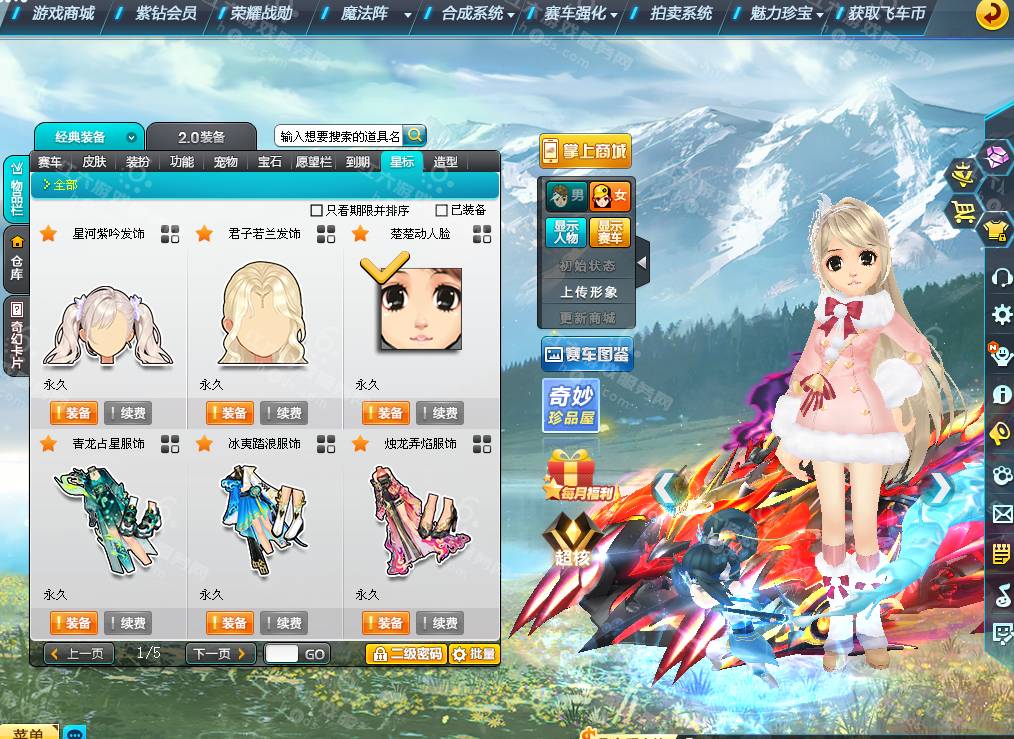
Task: Equip the 君子若兰发饰 with its 装备 button
Action: (229, 413)
